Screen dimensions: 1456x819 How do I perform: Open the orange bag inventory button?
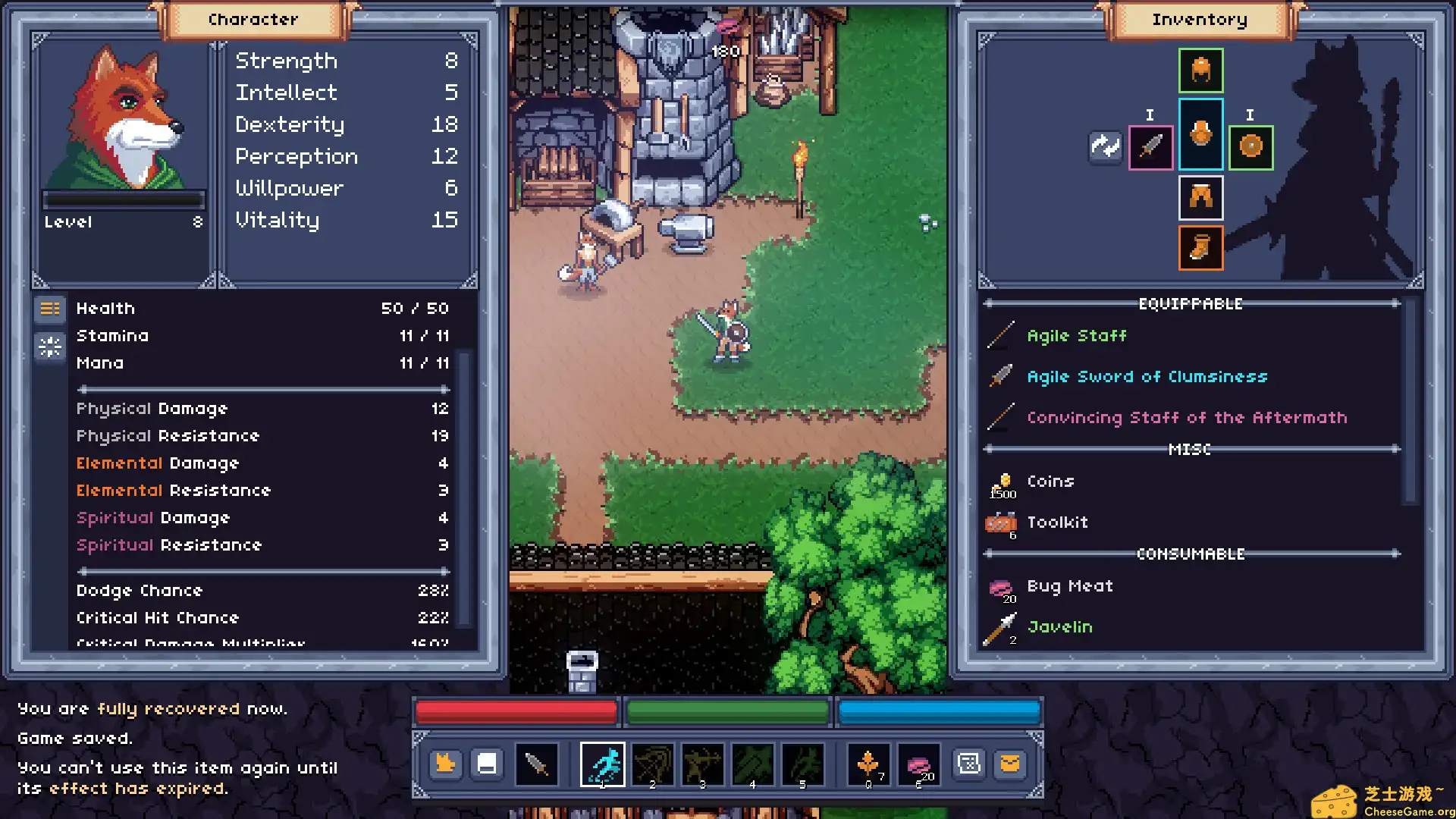[1010, 764]
